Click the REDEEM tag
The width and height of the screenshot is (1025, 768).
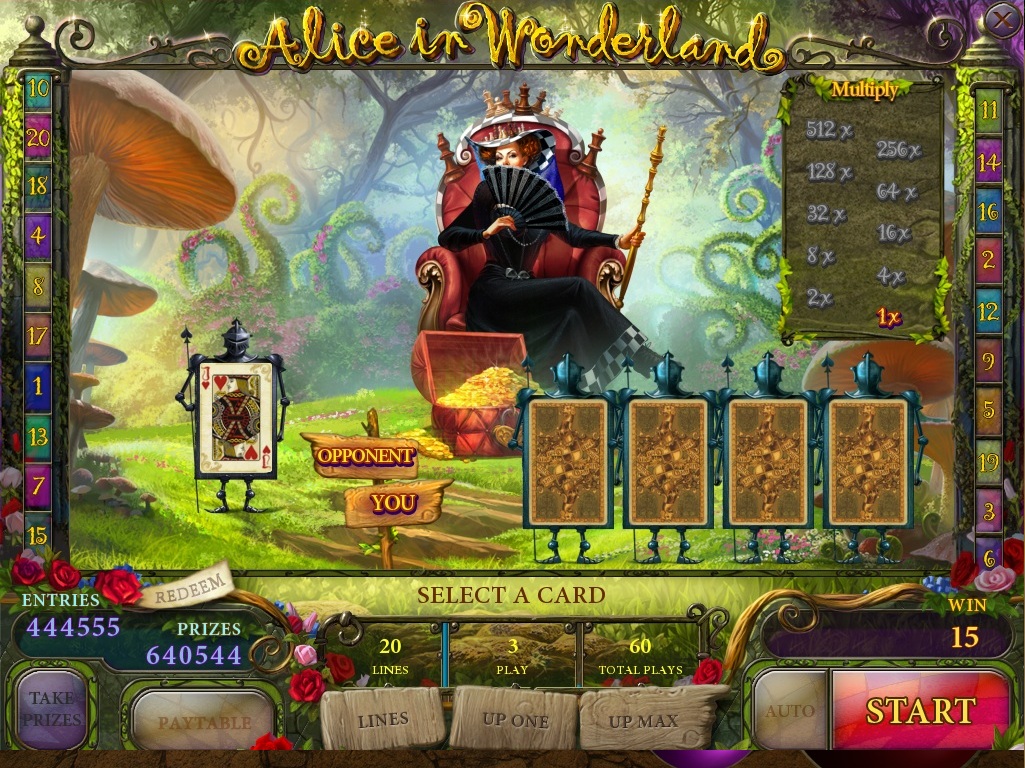click(186, 589)
